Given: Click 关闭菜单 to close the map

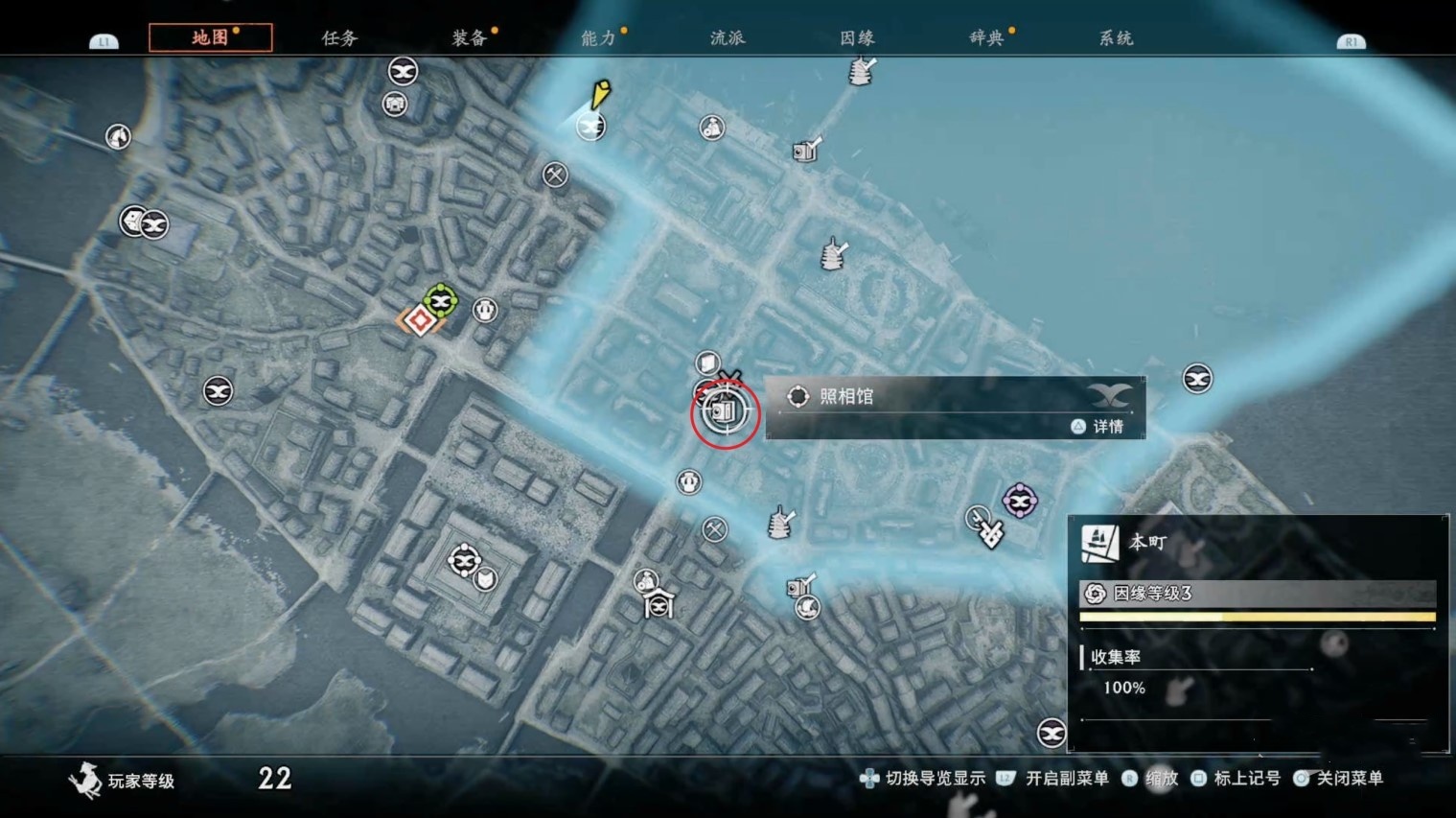Looking at the screenshot, I should [x=1350, y=780].
